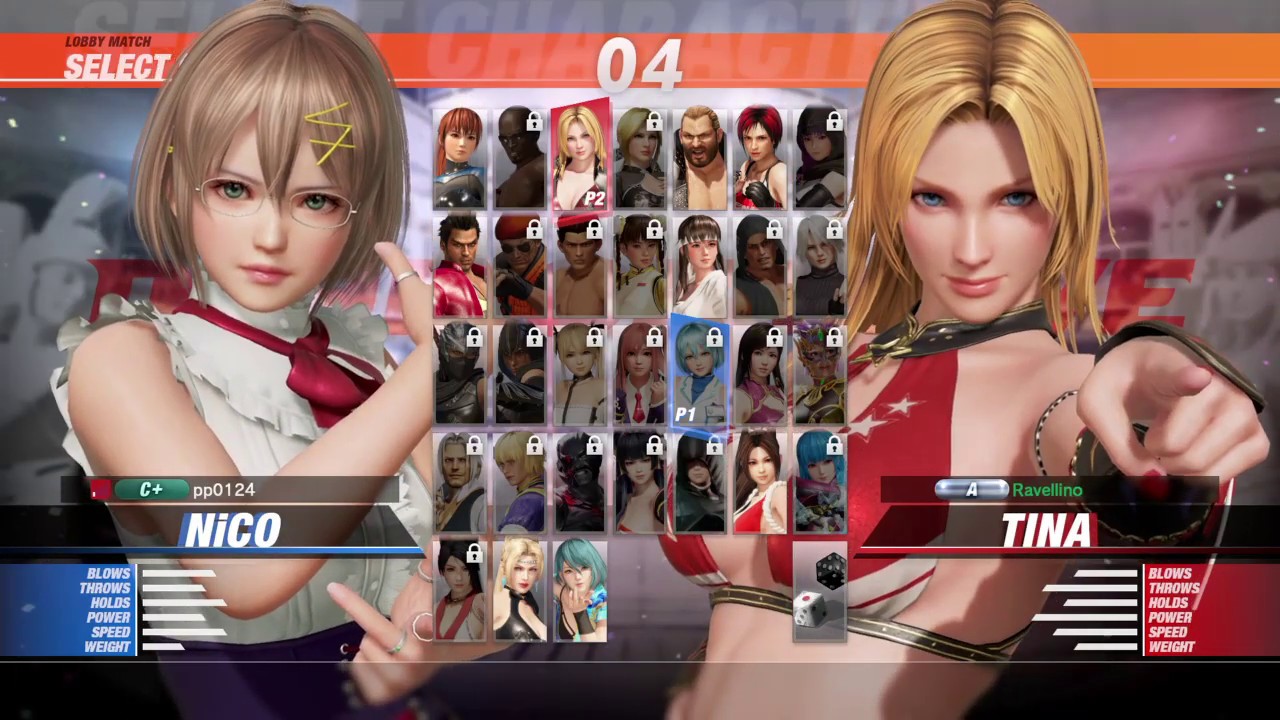Pick locked Leifang portrait with braids
This screenshot has height=720, width=1280.
click(x=640, y=266)
